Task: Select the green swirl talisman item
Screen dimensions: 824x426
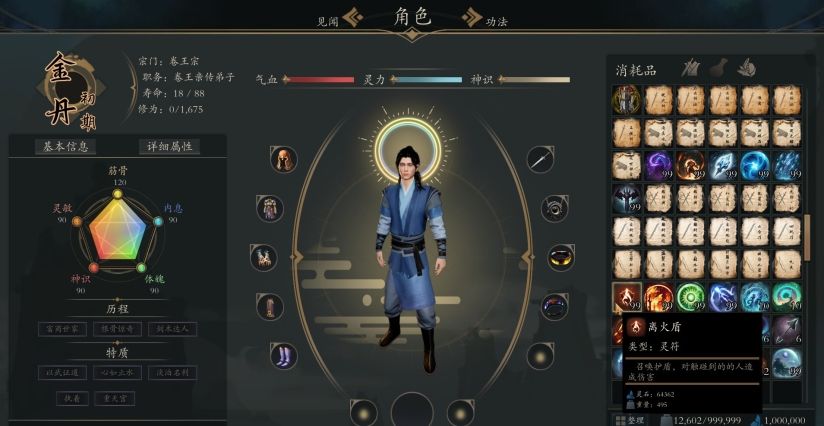Action: pyautogui.click(x=691, y=297)
